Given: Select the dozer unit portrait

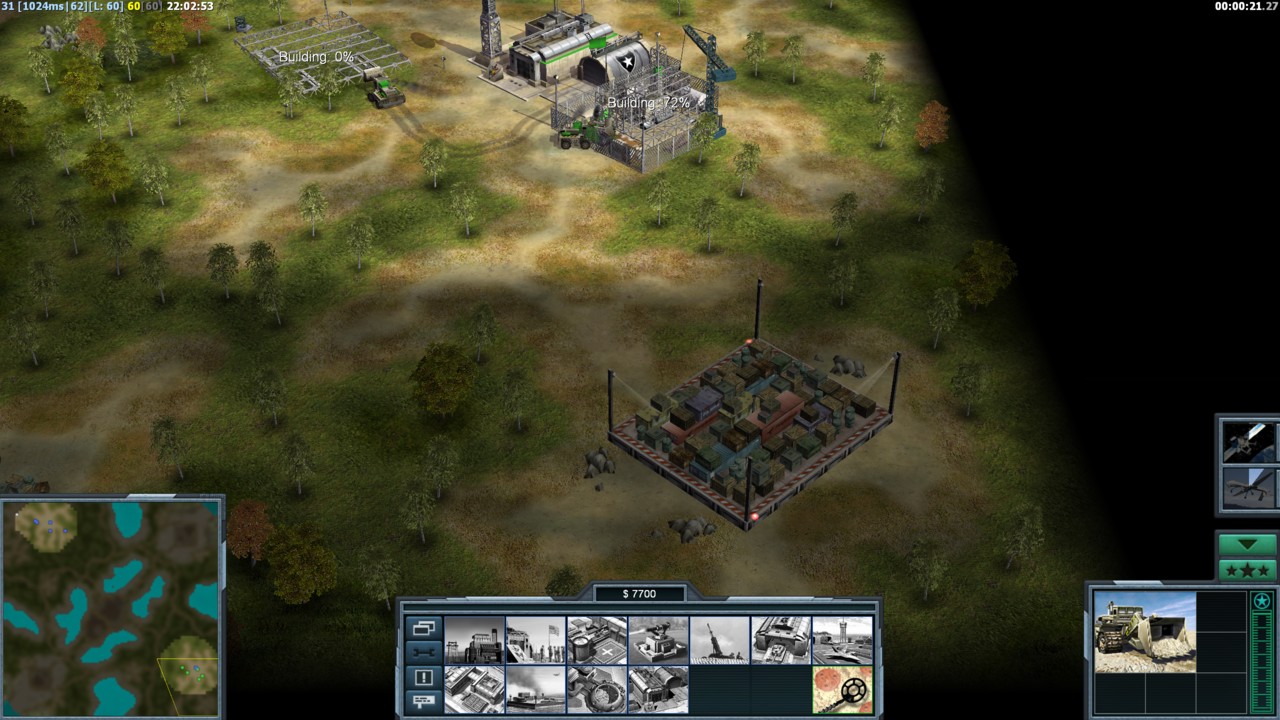Looking at the screenshot, I should [1144, 632].
